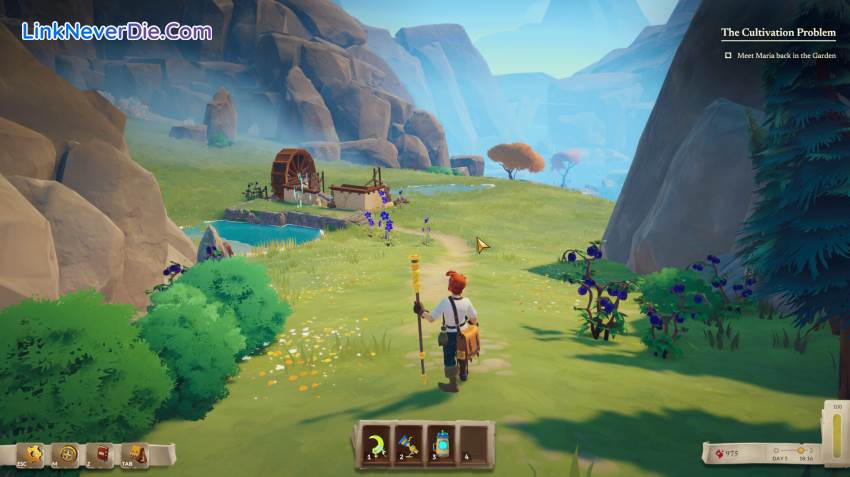
Task: Click the Meet Maria objective checkbox
Action: [728, 56]
